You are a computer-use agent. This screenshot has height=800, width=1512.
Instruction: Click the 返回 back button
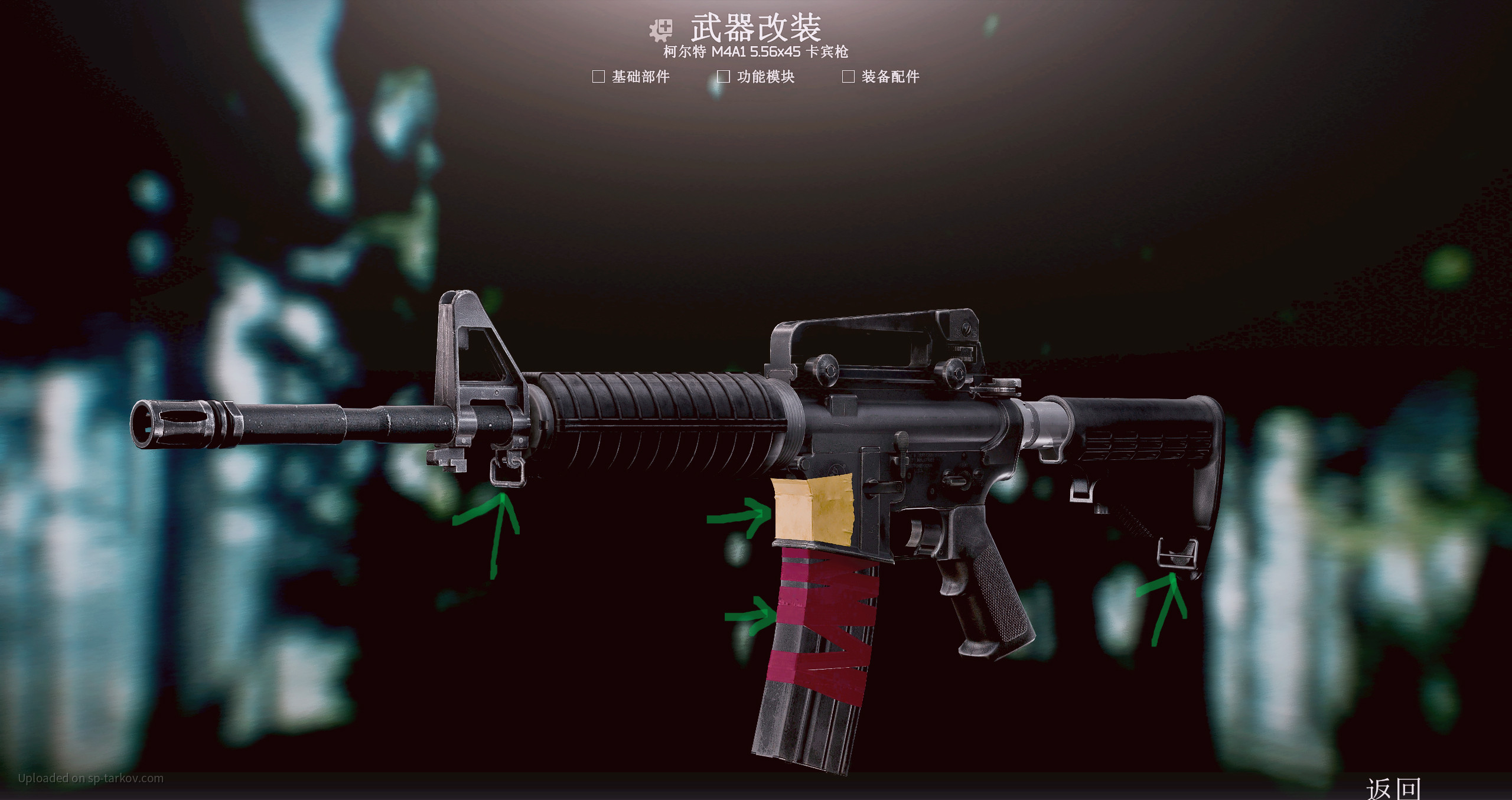click(x=1393, y=788)
